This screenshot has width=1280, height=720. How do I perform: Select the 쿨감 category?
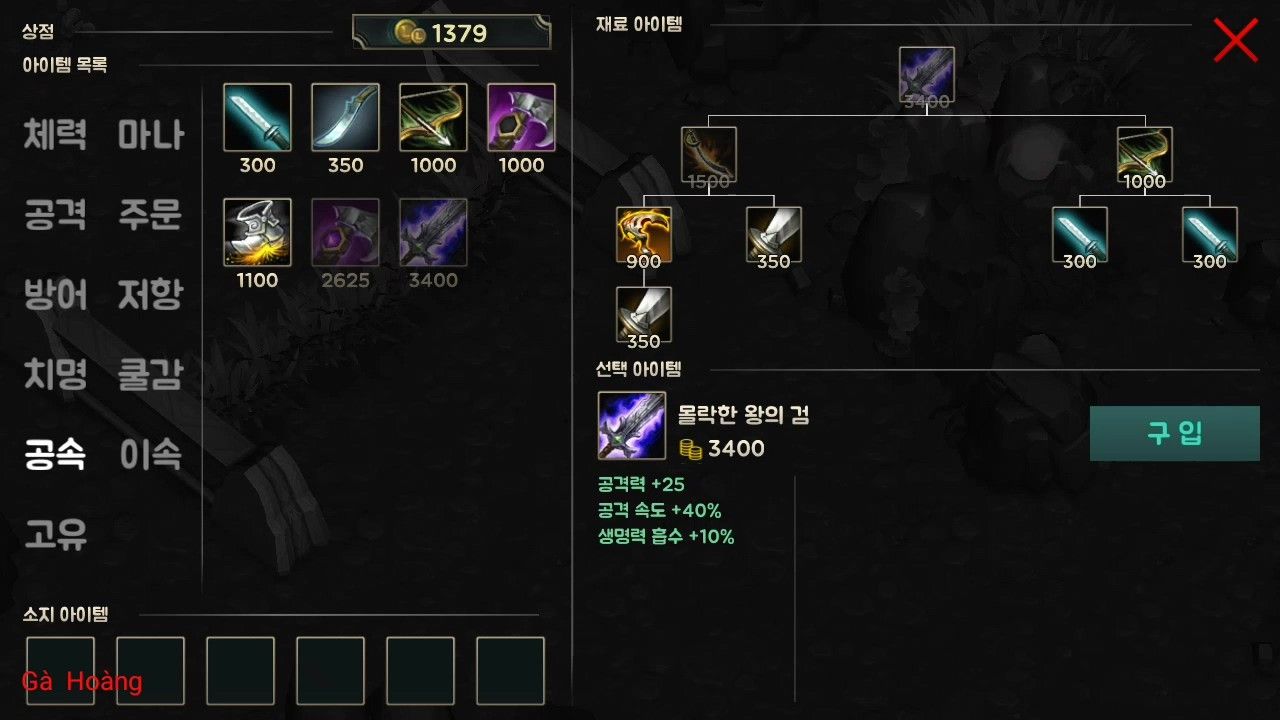coord(150,374)
